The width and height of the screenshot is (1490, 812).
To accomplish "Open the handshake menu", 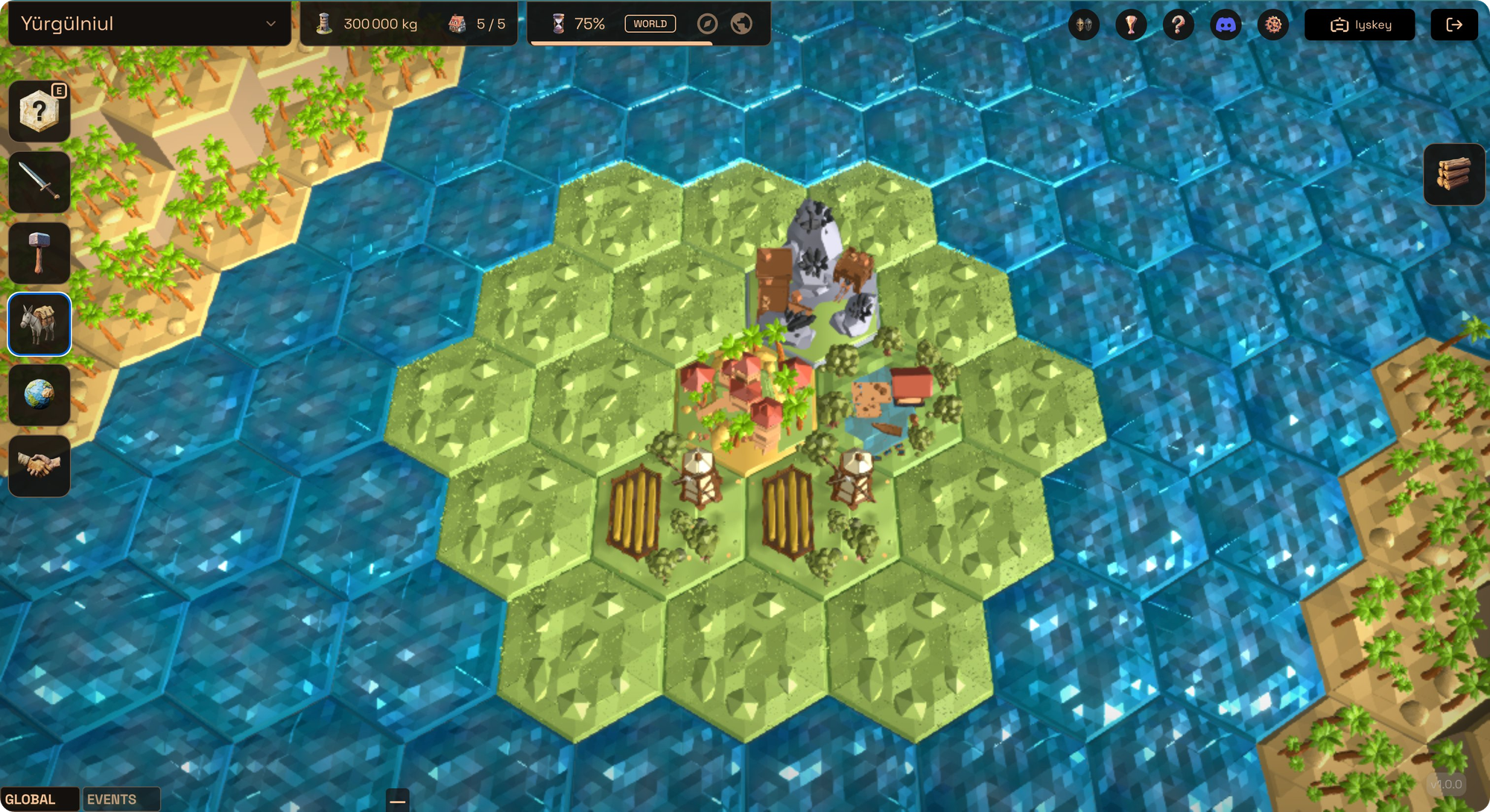I will click(39, 466).
